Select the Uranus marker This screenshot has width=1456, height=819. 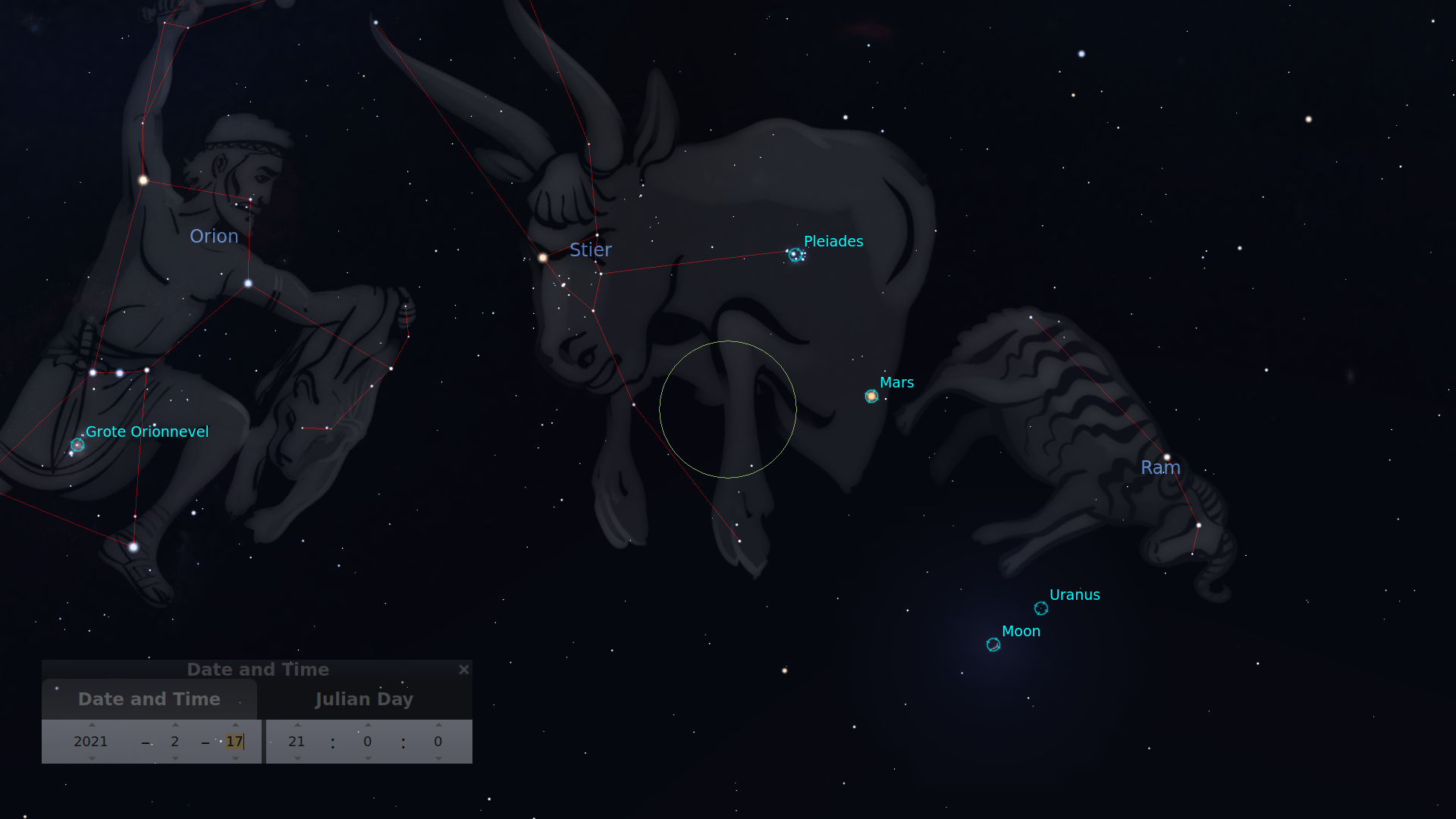tap(1041, 607)
